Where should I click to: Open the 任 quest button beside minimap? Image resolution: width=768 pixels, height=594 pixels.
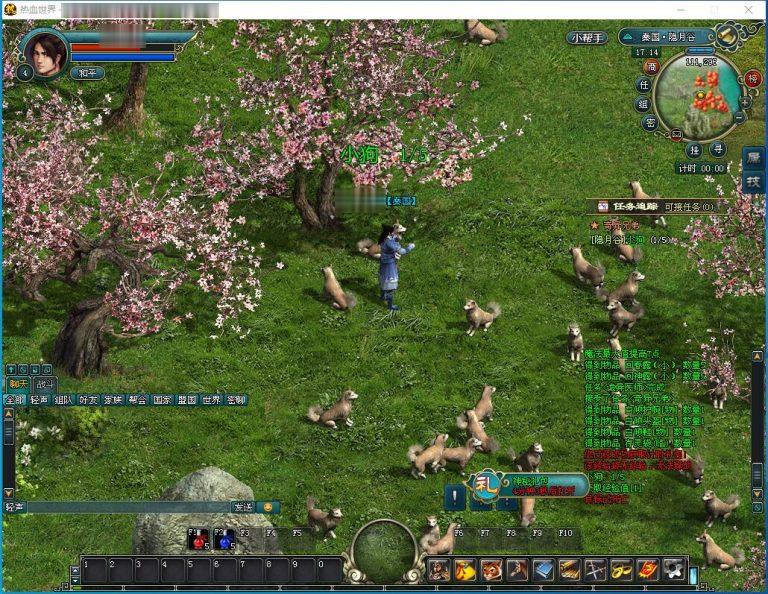click(x=644, y=85)
